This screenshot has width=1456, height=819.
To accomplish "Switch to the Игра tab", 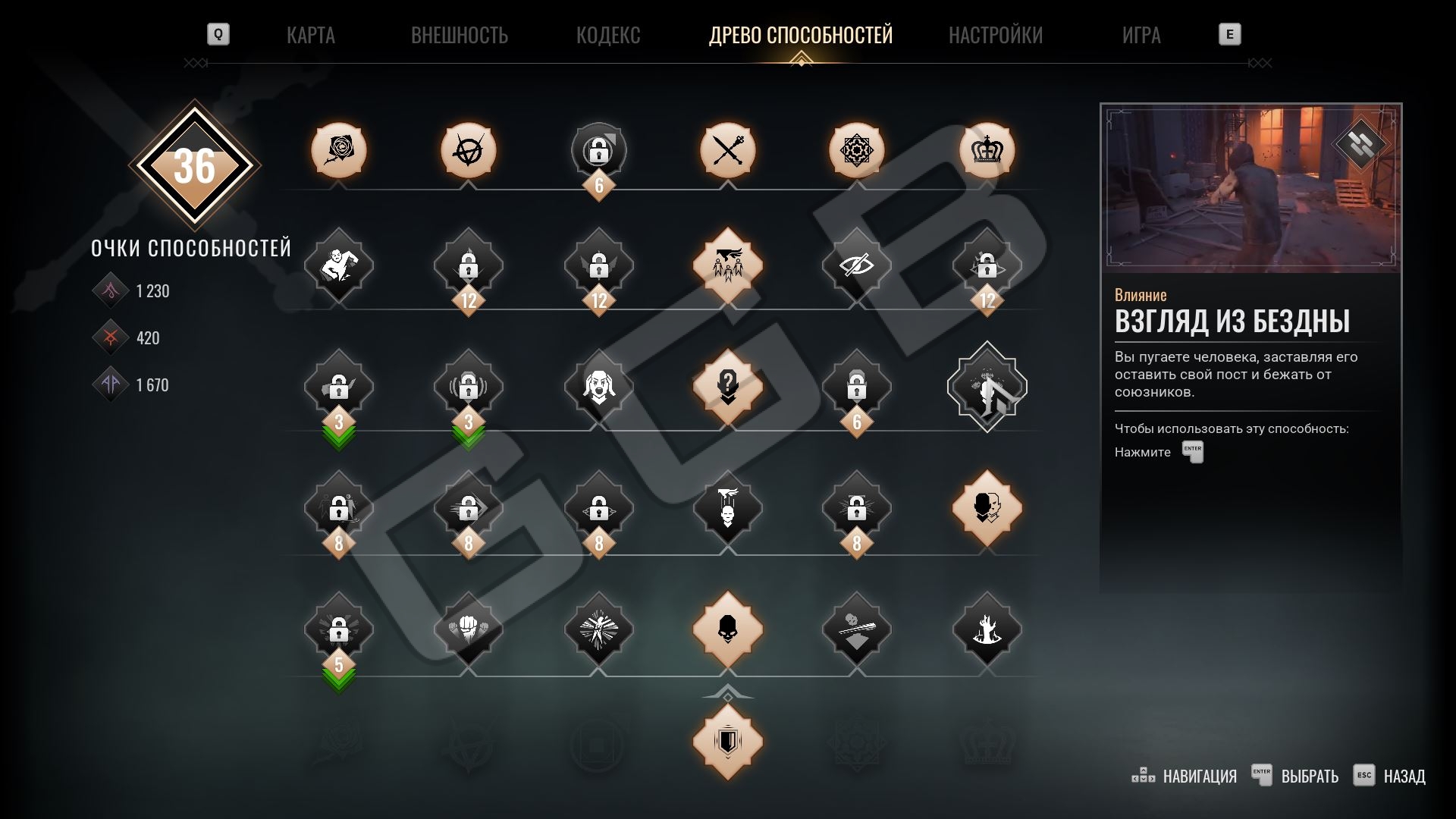I will click(1141, 35).
